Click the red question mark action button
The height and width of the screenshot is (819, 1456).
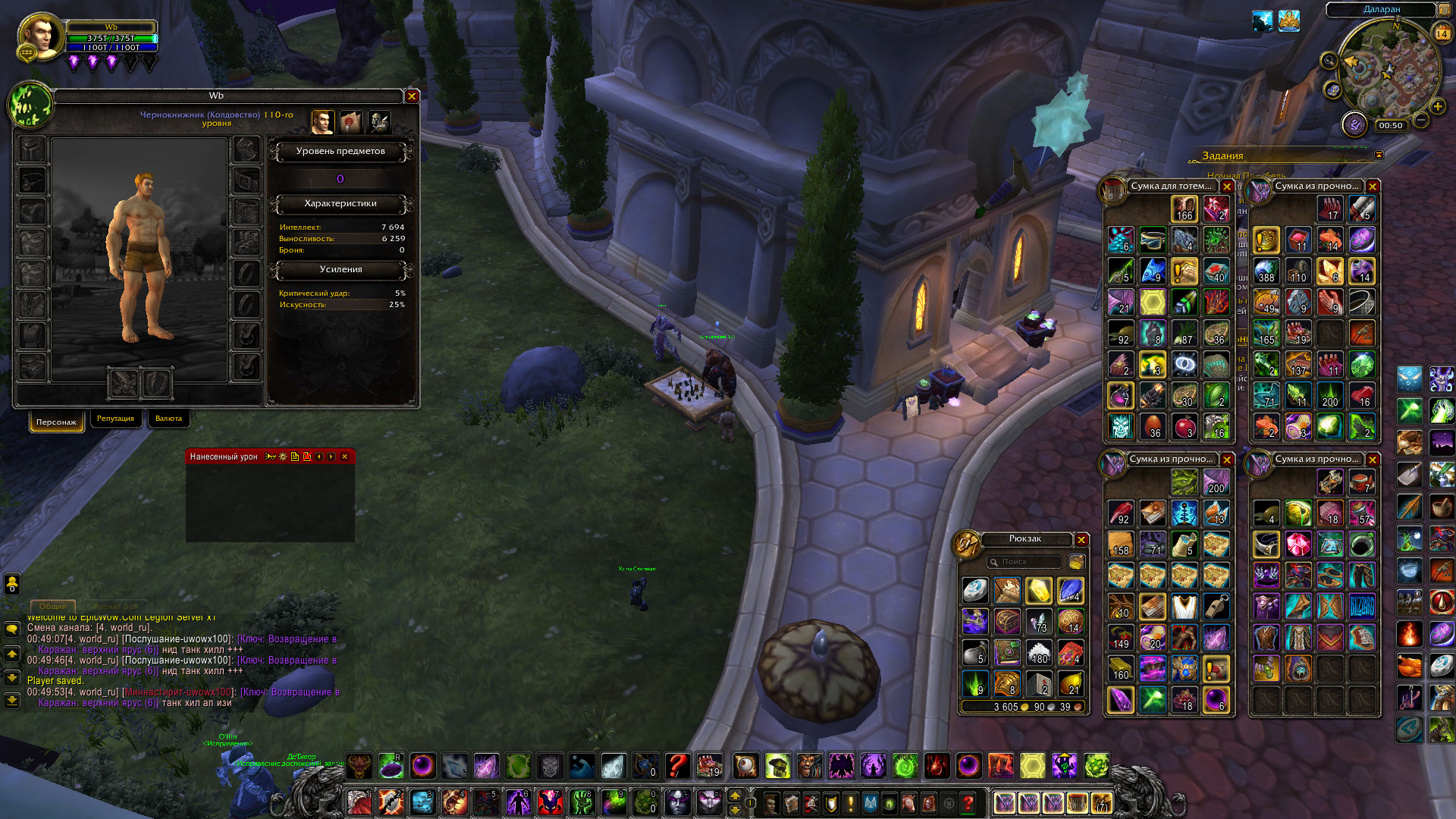point(676,766)
